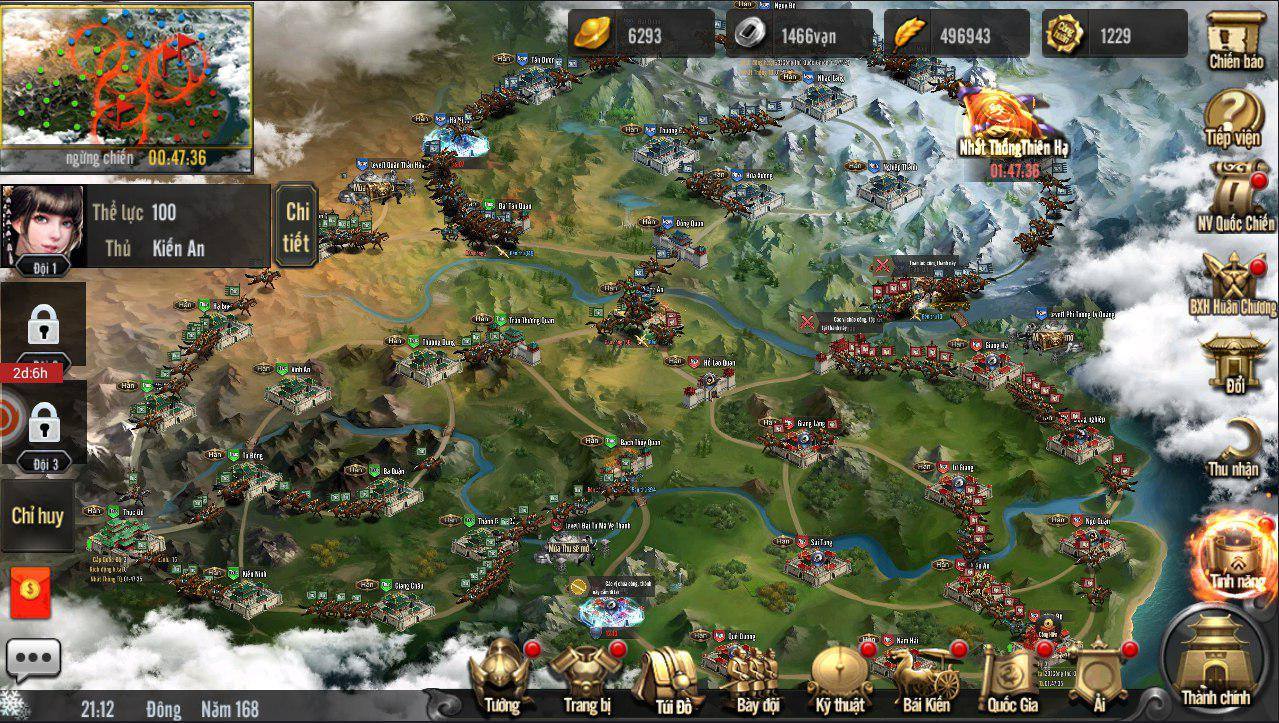The width and height of the screenshot is (1279, 723).
Task: Open the Chỉ huy command panel
Action: [38, 516]
